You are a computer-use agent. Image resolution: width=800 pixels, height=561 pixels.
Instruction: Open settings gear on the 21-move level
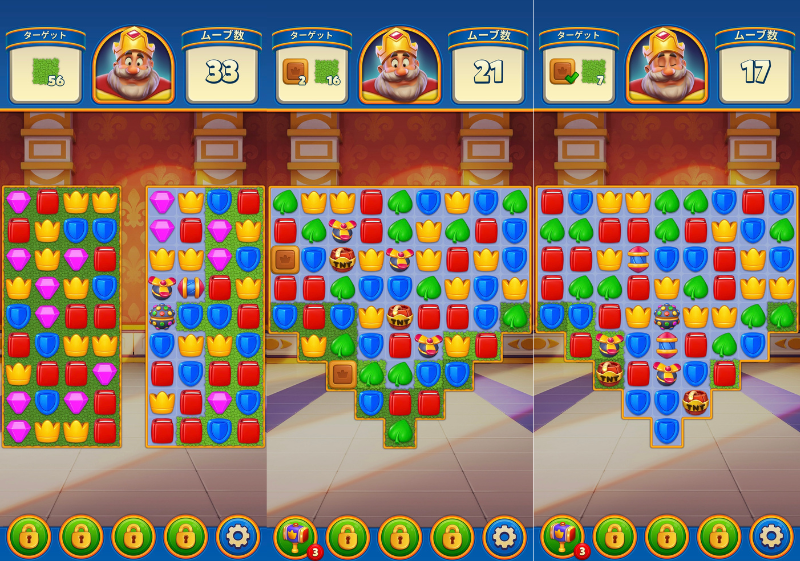pos(504,536)
